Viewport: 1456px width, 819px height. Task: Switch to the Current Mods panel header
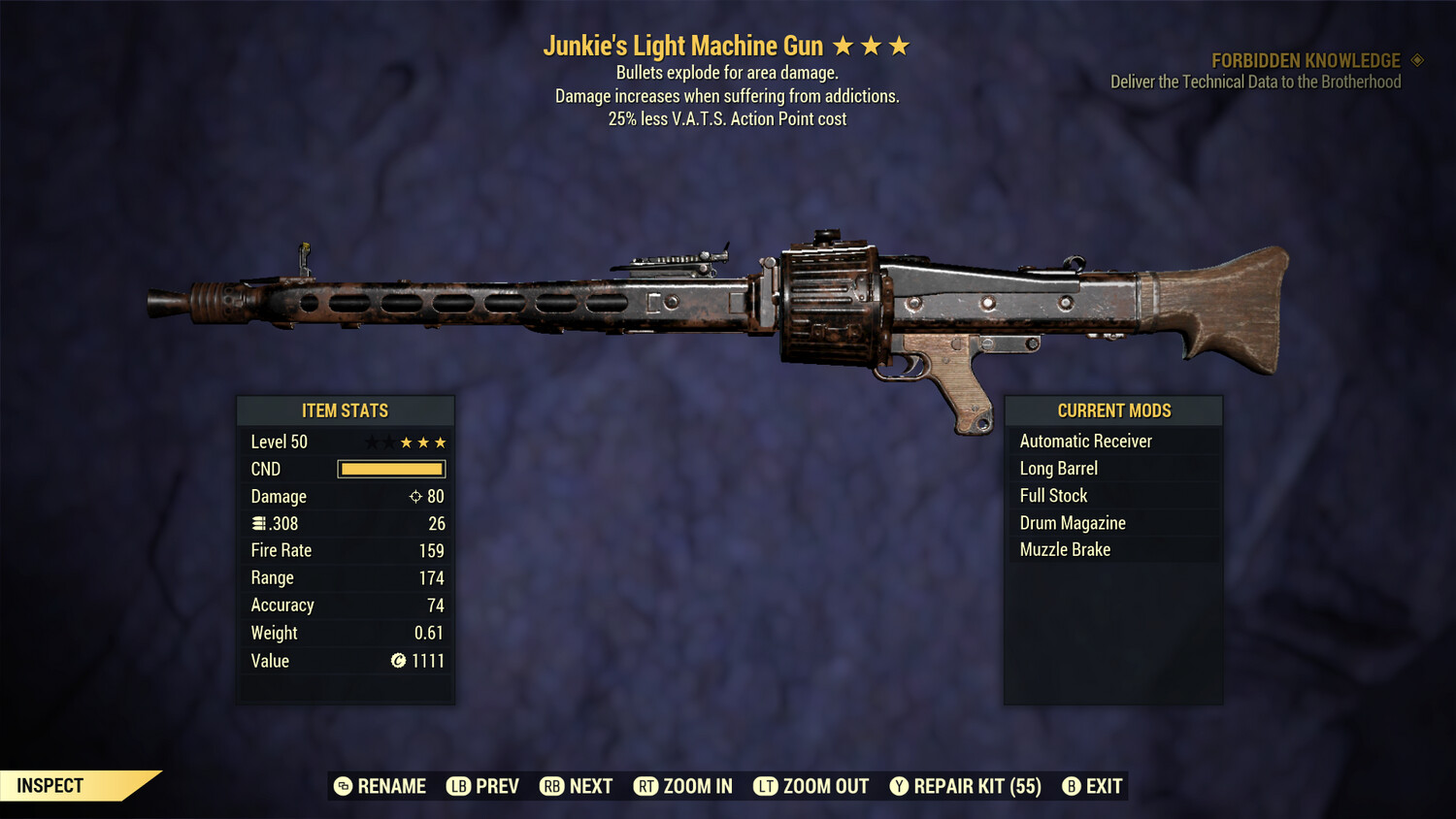click(x=1112, y=409)
